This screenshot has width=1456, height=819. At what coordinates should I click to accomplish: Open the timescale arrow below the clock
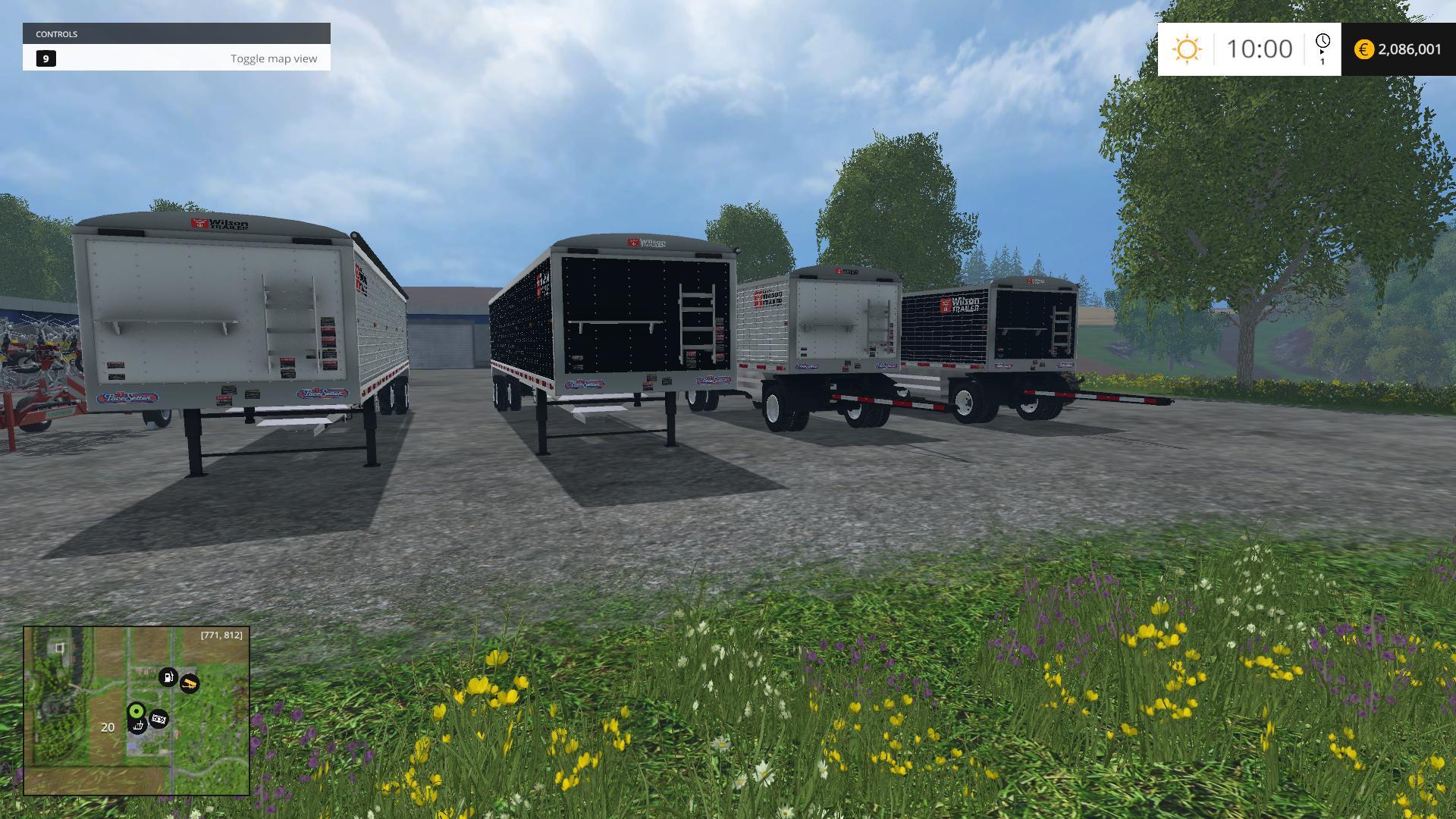tap(1322, 51)
